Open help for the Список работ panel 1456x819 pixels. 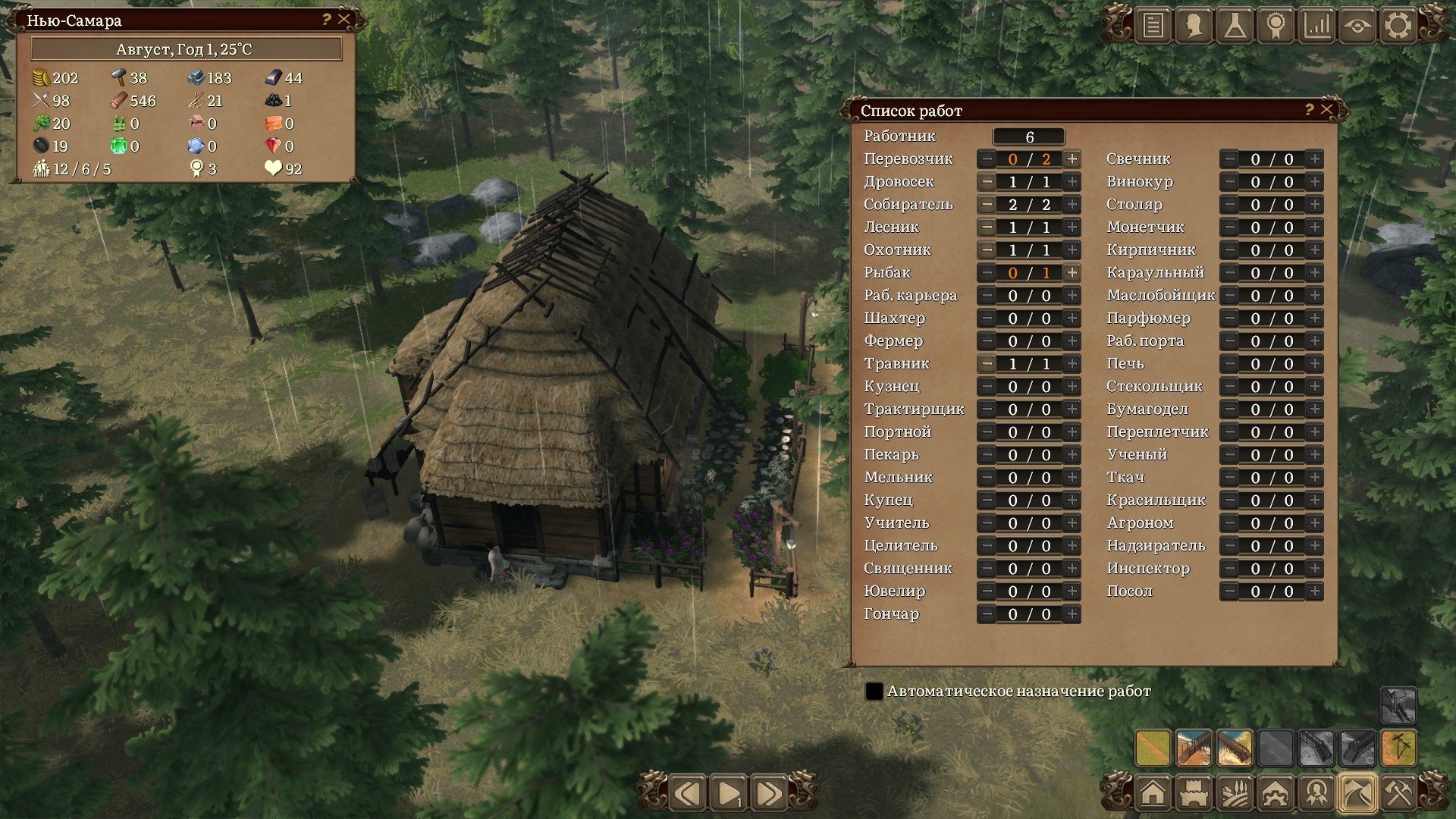[x=1309, y=109]
